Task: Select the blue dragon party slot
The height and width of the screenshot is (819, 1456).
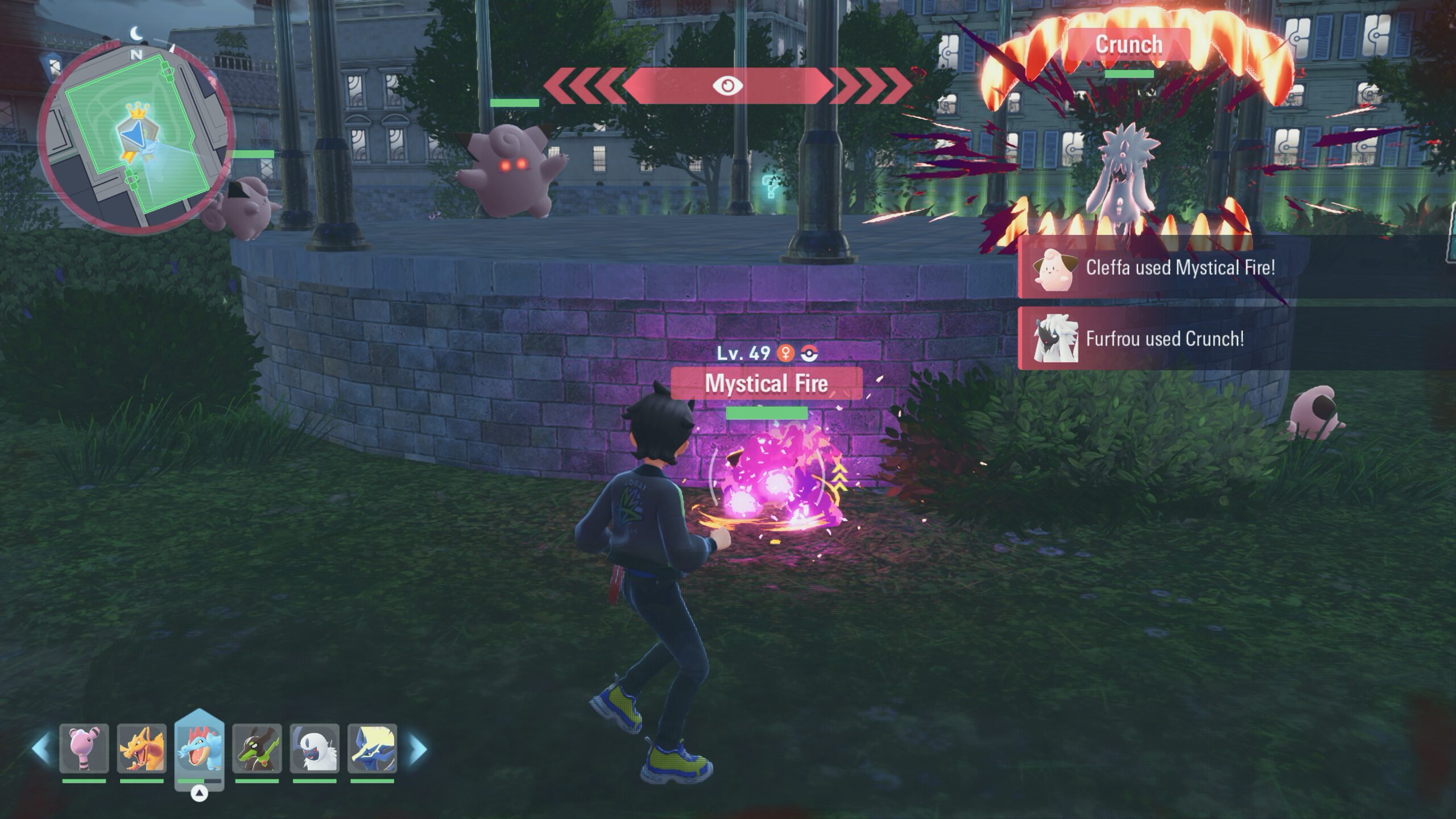Action: pyautogui.click(x=372, y=748)
